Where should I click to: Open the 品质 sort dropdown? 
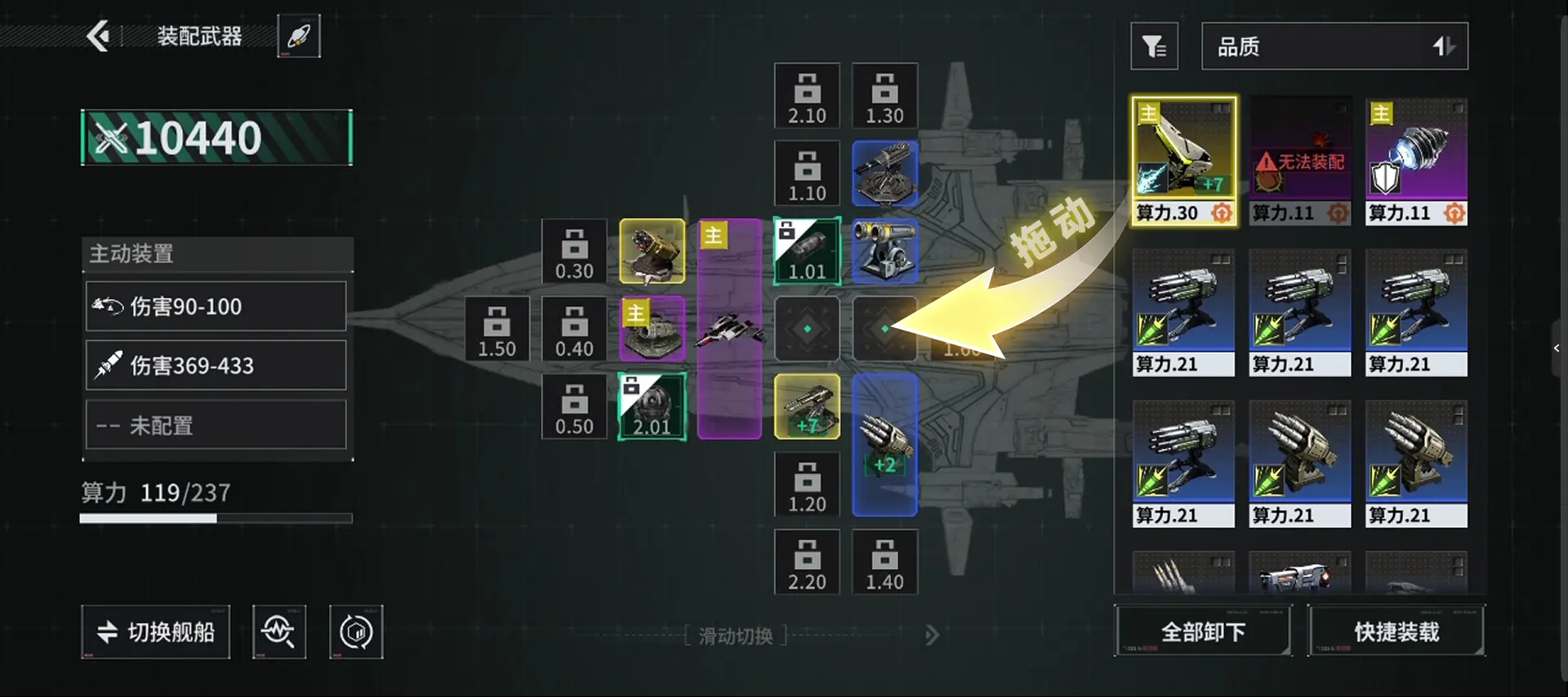coord(1334,47)
